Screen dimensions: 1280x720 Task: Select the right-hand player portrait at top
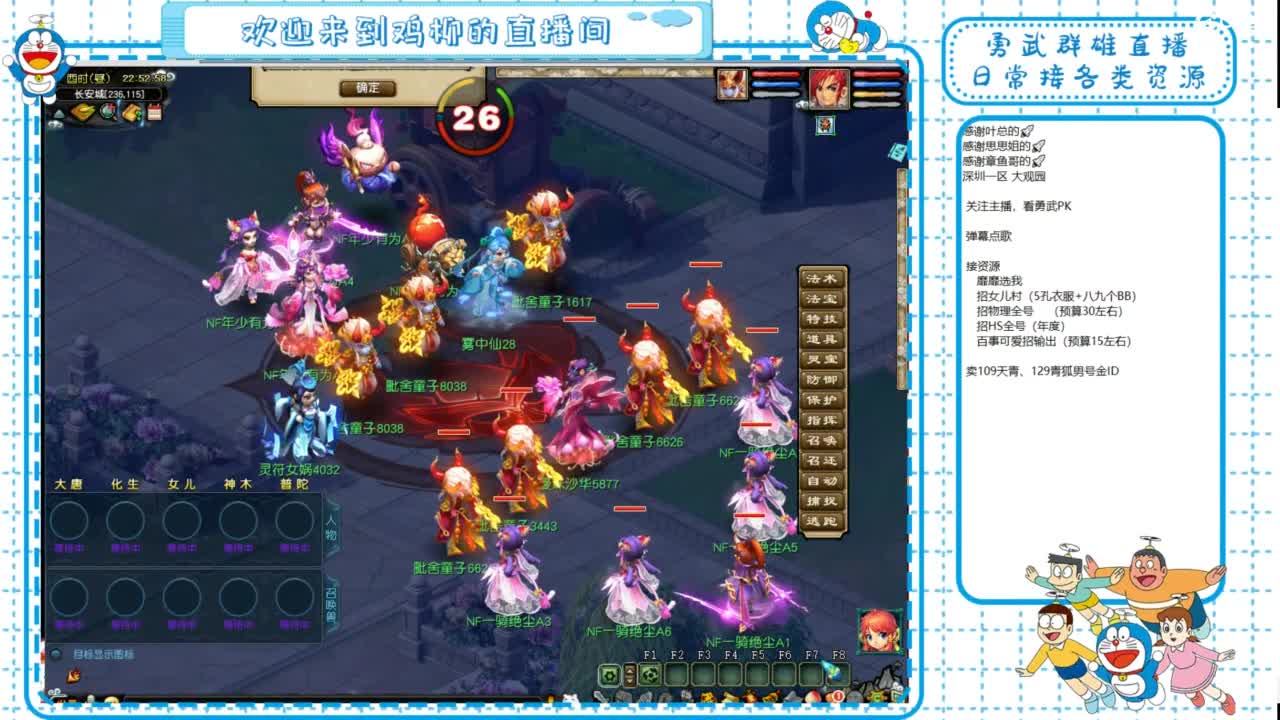coord(830,90)
